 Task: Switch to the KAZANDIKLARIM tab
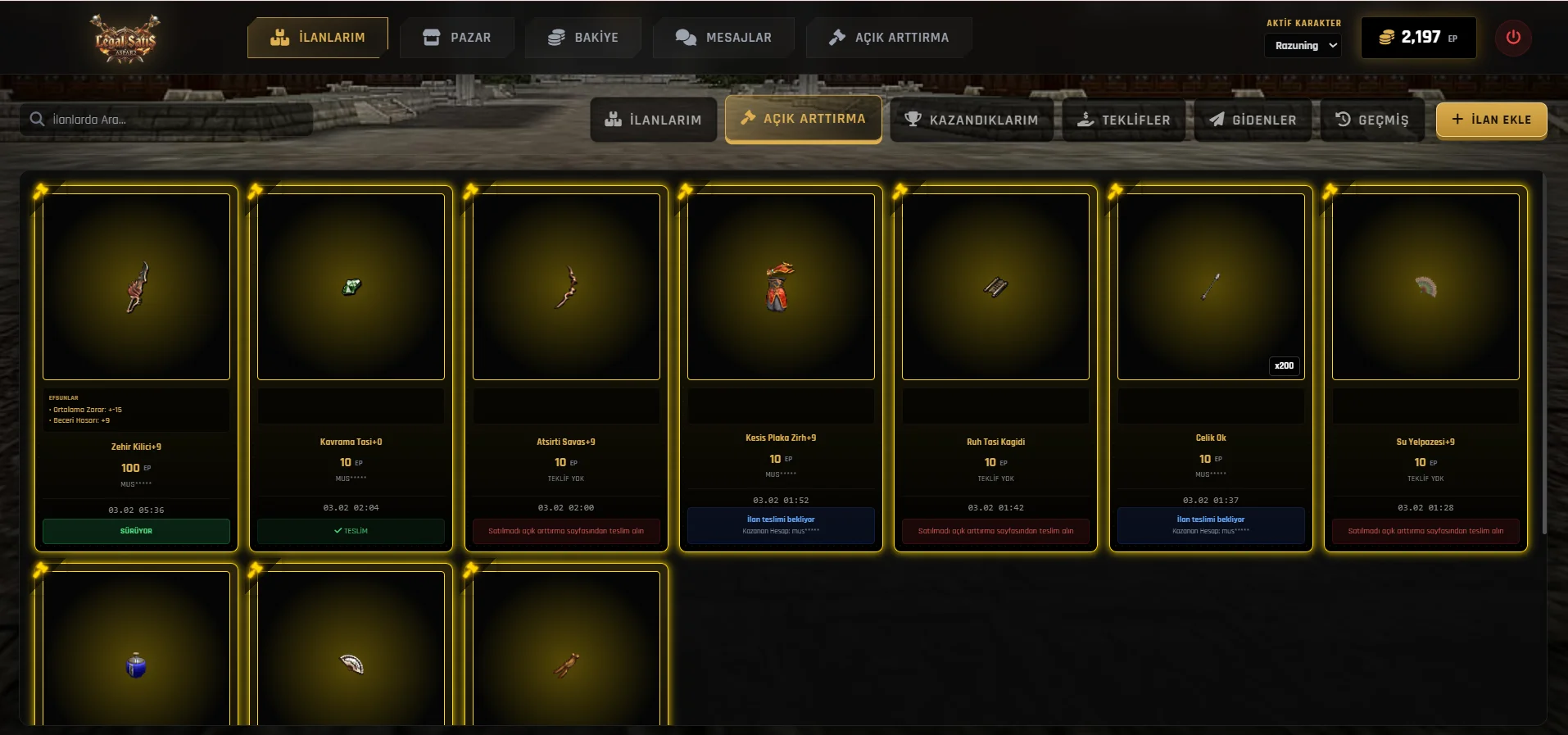971,120
